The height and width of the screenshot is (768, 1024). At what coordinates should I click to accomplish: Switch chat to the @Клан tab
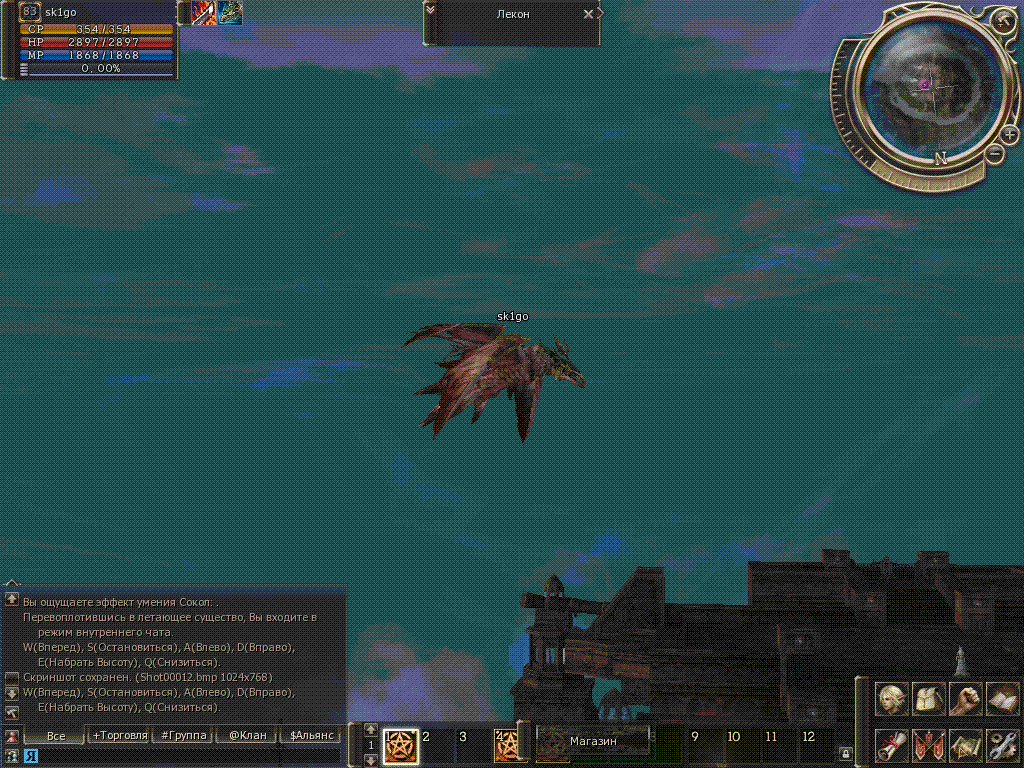coord(247,735)
